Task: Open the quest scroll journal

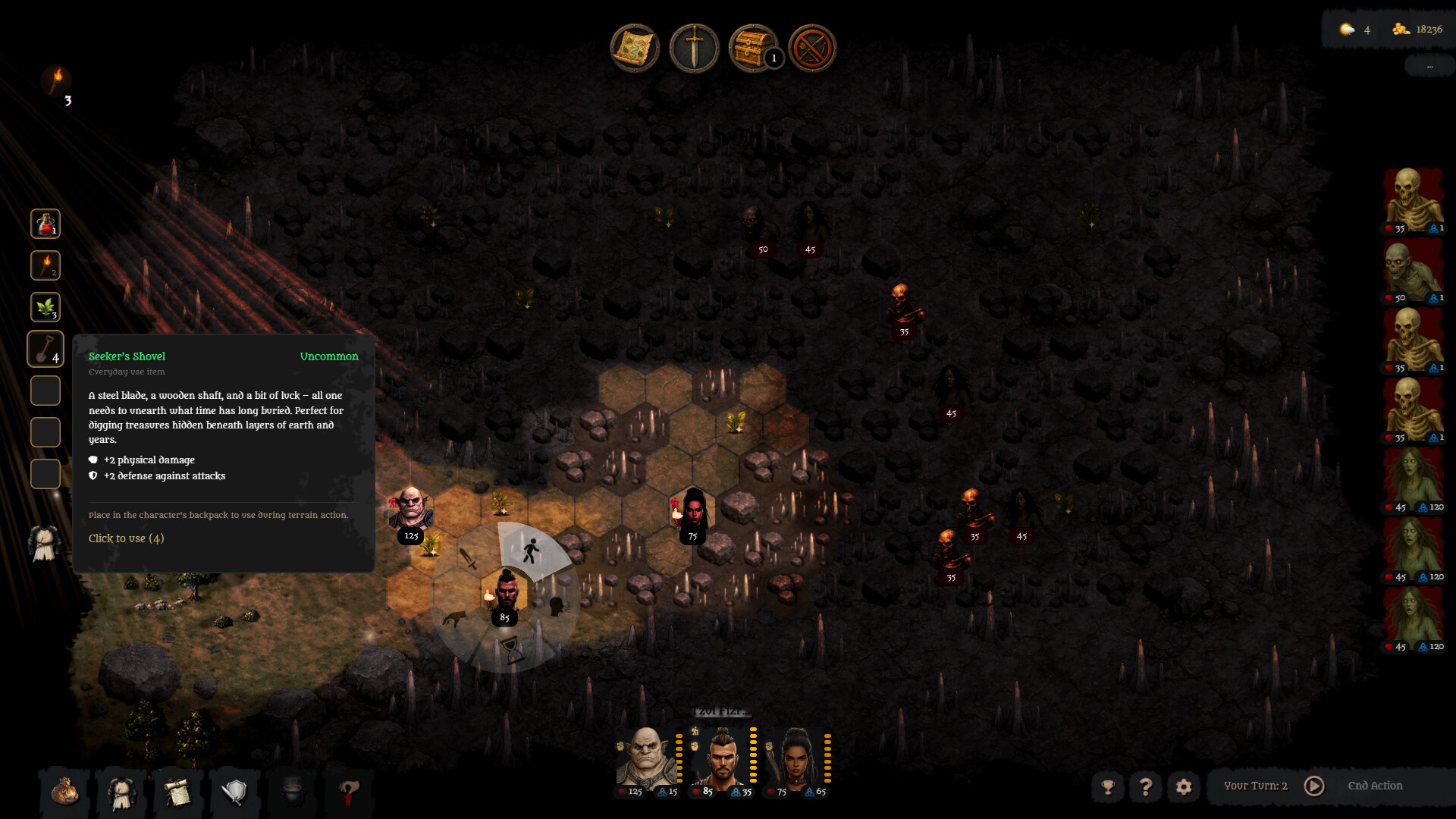Action: 178,792
